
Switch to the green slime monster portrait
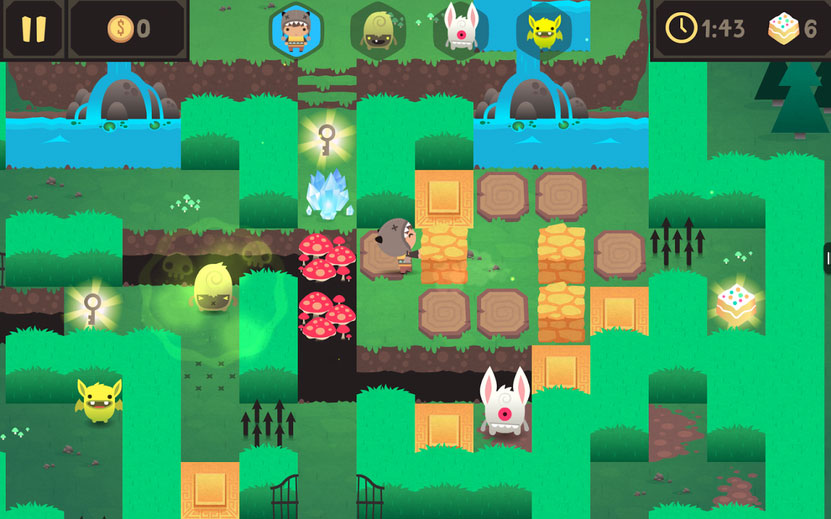(378, 30)
